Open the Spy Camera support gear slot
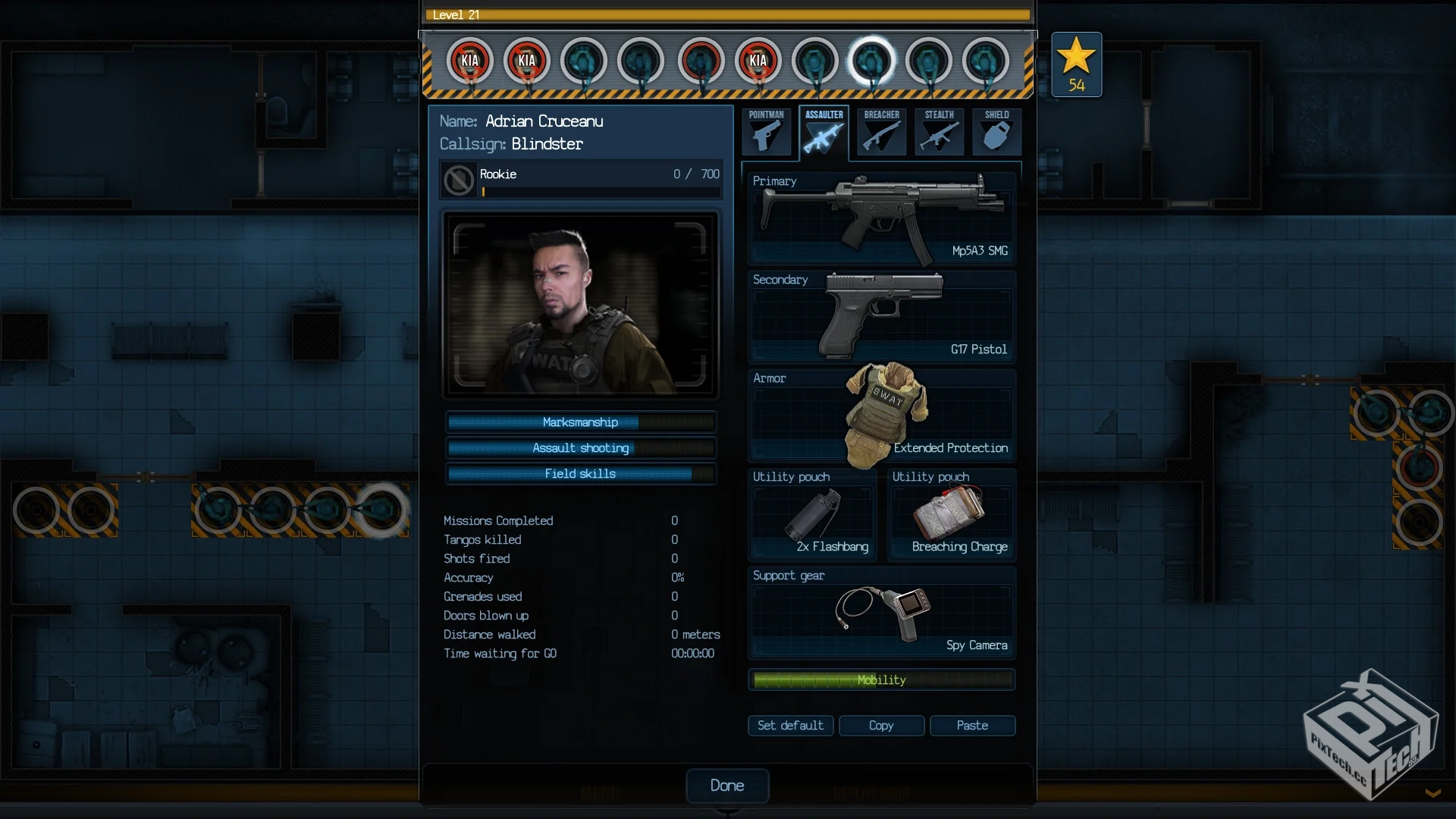The image size is (1456, 819). point(882,614)
